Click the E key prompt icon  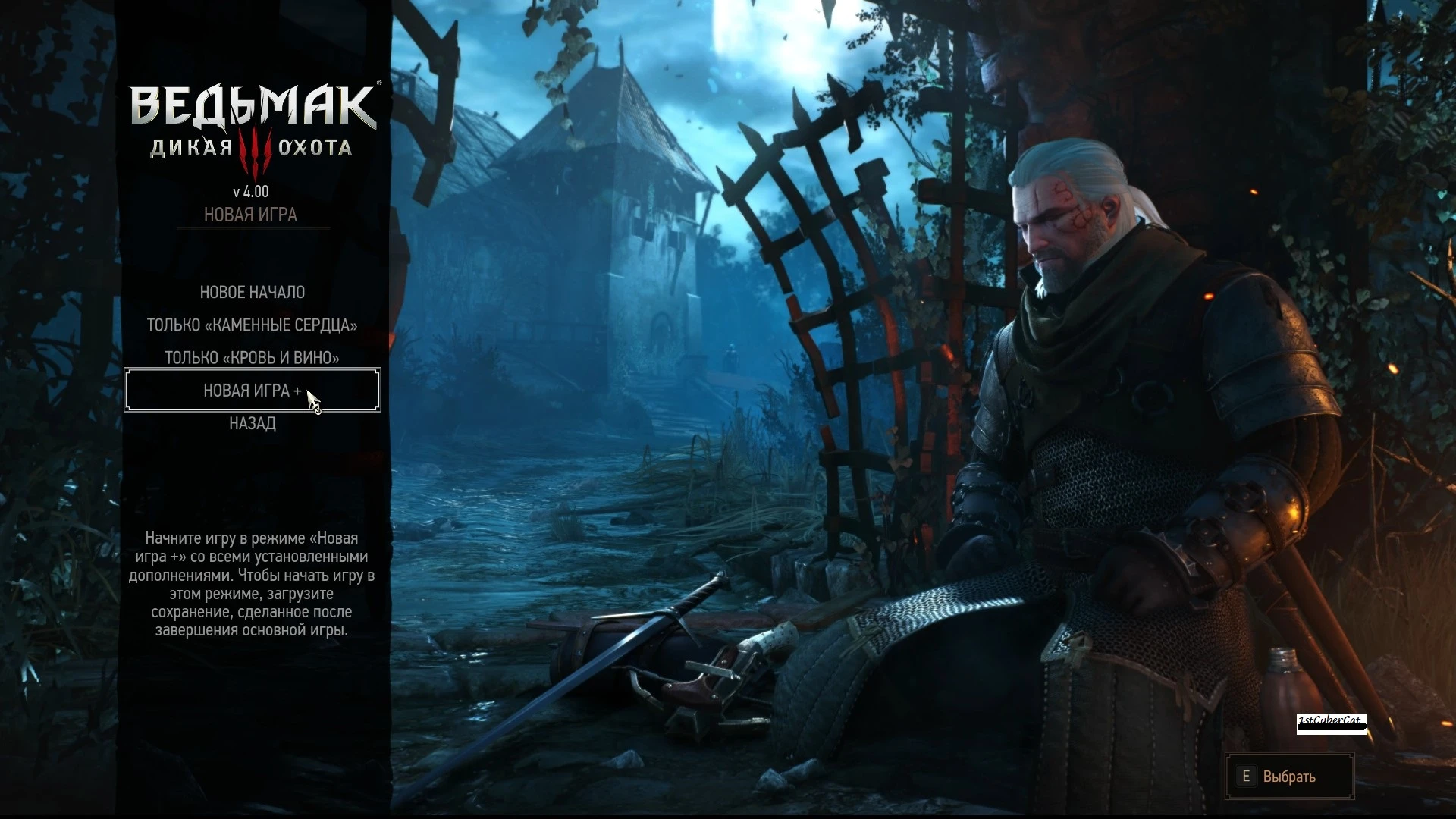(1248, 776)
